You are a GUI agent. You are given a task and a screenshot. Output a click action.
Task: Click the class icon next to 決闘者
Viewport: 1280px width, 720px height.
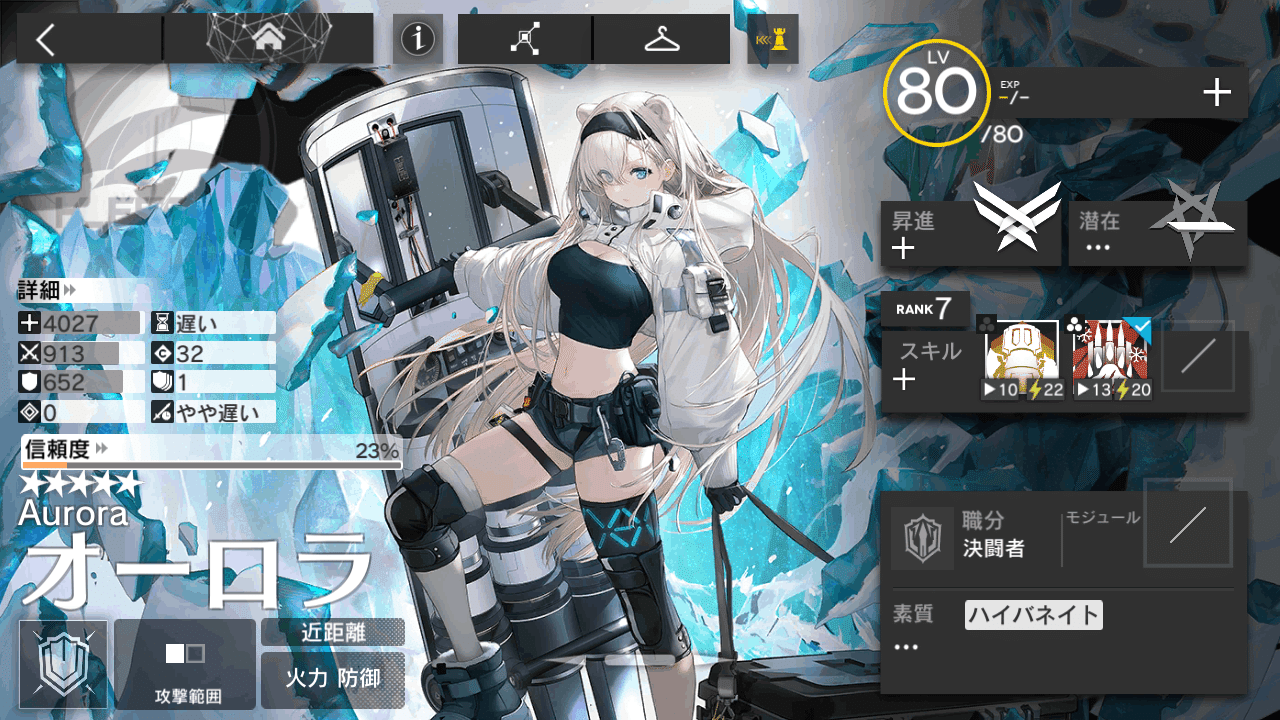click(x=922, y=537)
